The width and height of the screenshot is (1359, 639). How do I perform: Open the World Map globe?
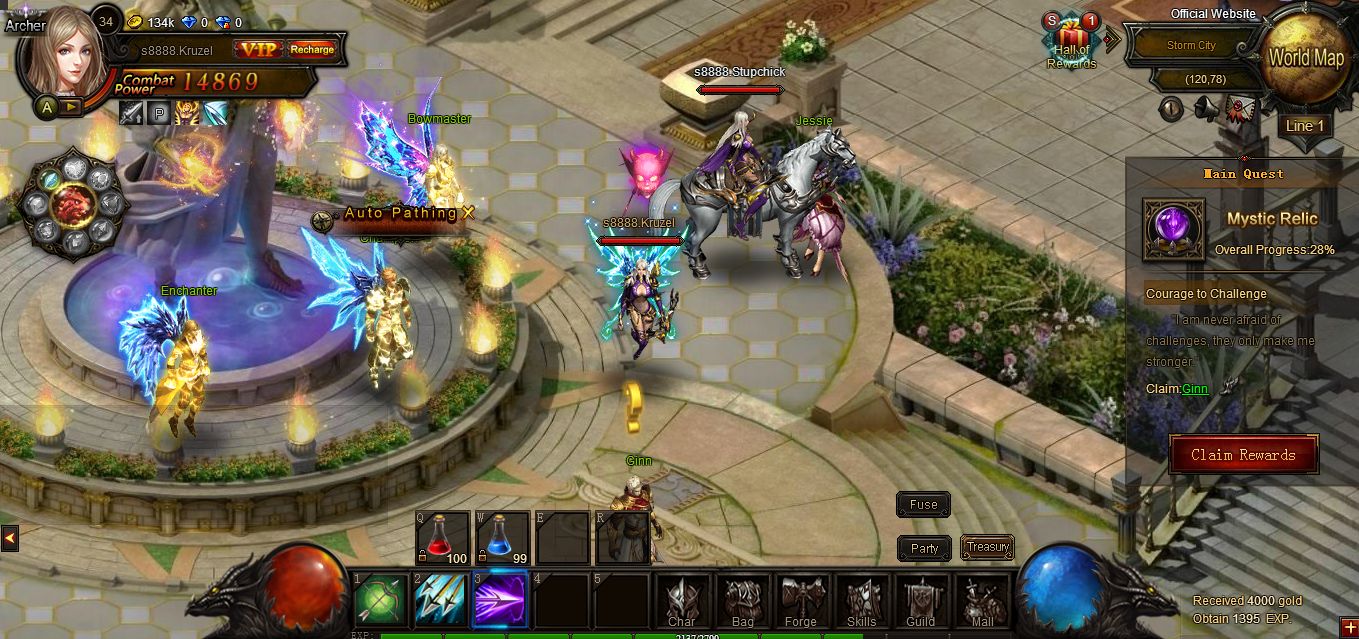(1306, 58)
